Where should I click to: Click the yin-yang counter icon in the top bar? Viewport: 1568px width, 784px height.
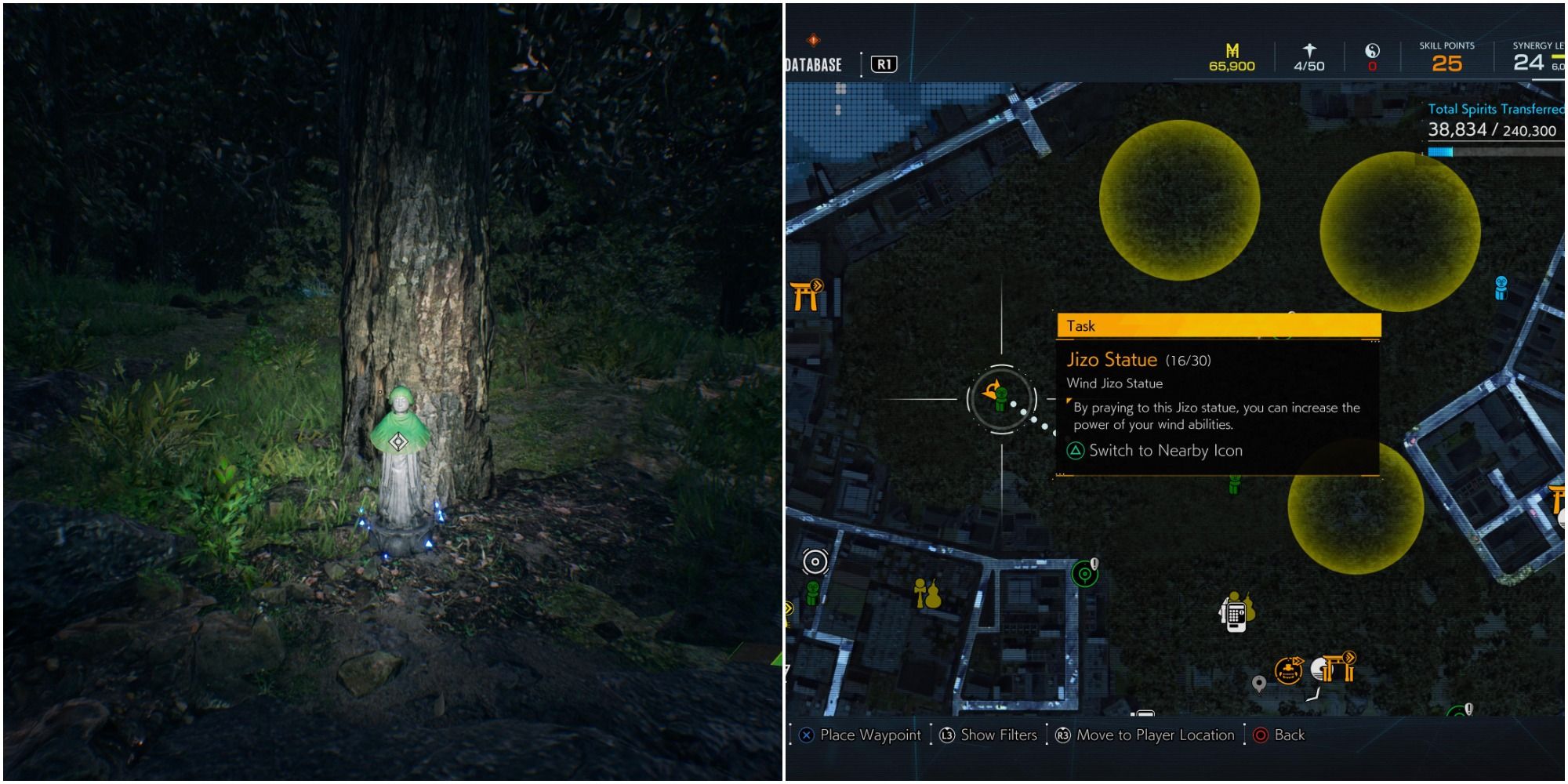pyautogui.click(x=1372, y=49)
